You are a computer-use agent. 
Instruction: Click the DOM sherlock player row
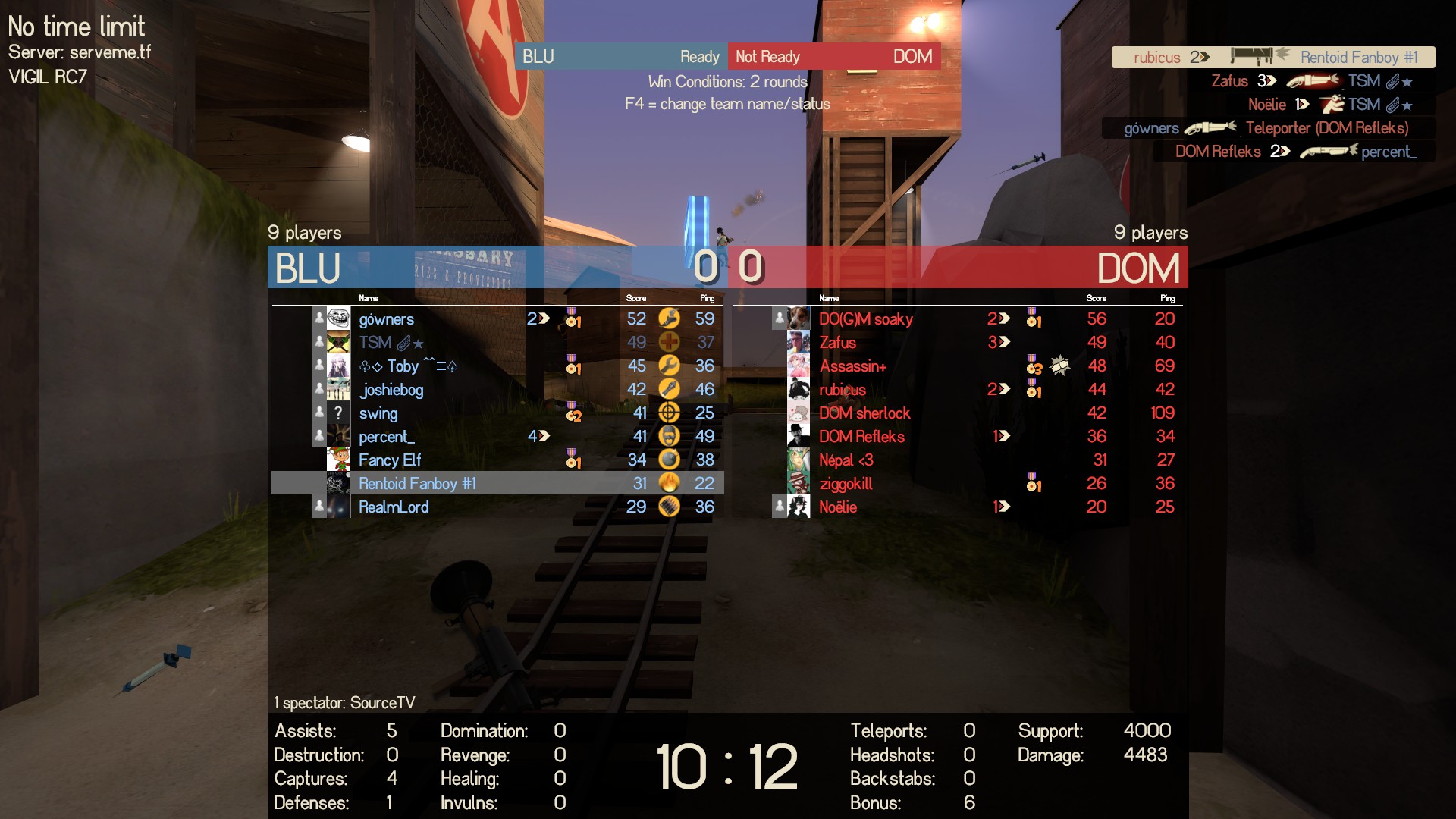[x=864, y=413]
